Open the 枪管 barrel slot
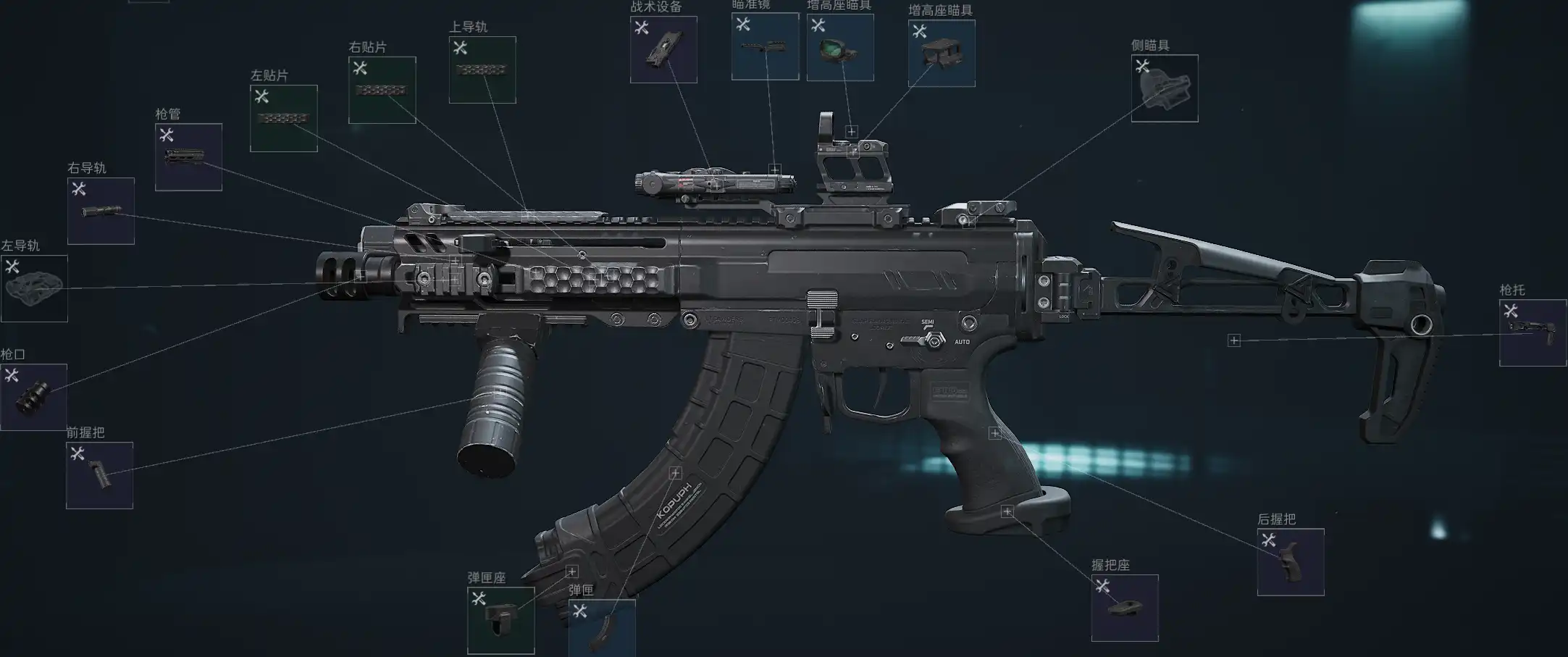Viewport: 1568px width, 657px height. [x=188, y=156]
